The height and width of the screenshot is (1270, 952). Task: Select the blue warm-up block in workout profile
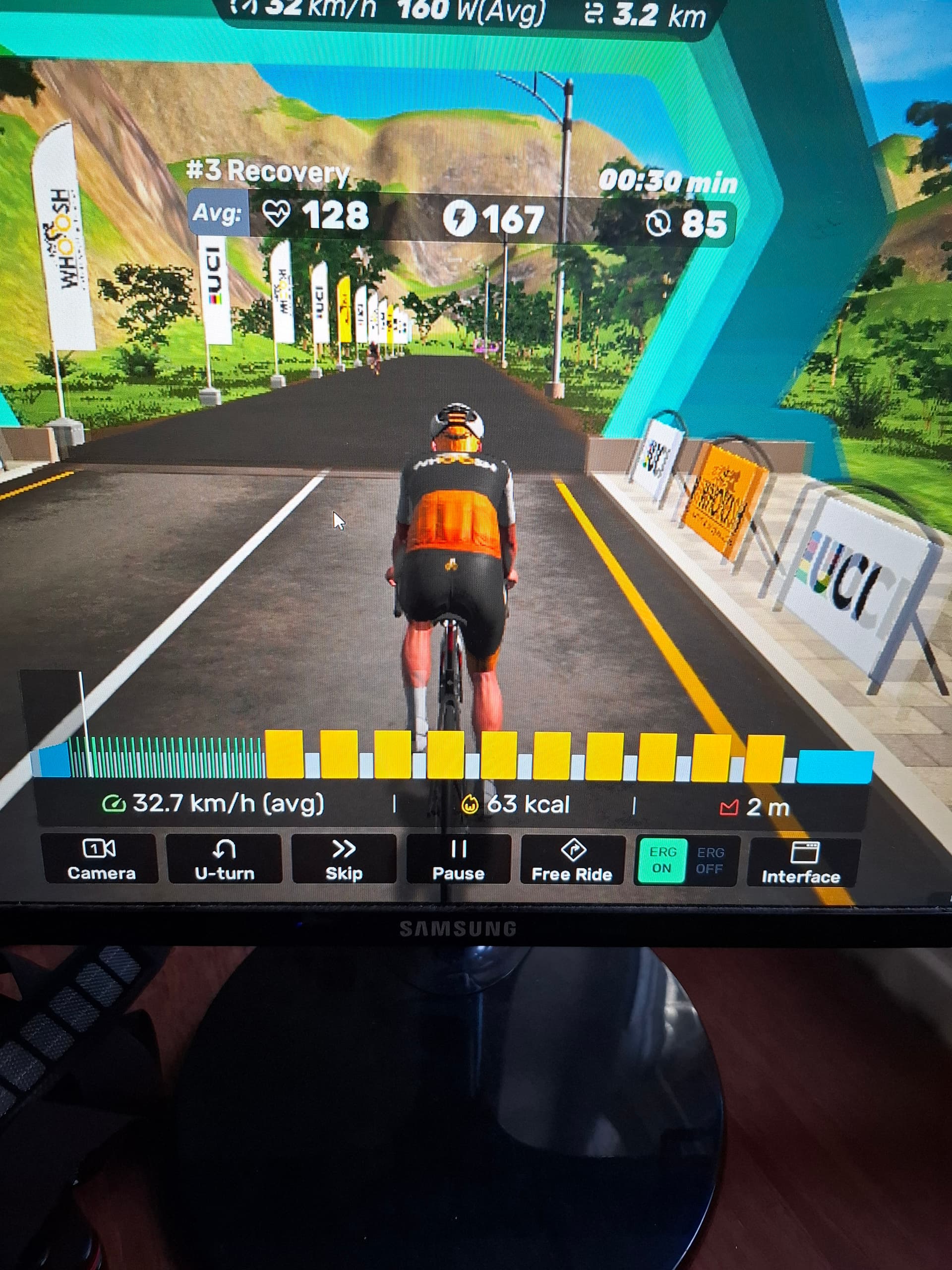click(55, 760)
